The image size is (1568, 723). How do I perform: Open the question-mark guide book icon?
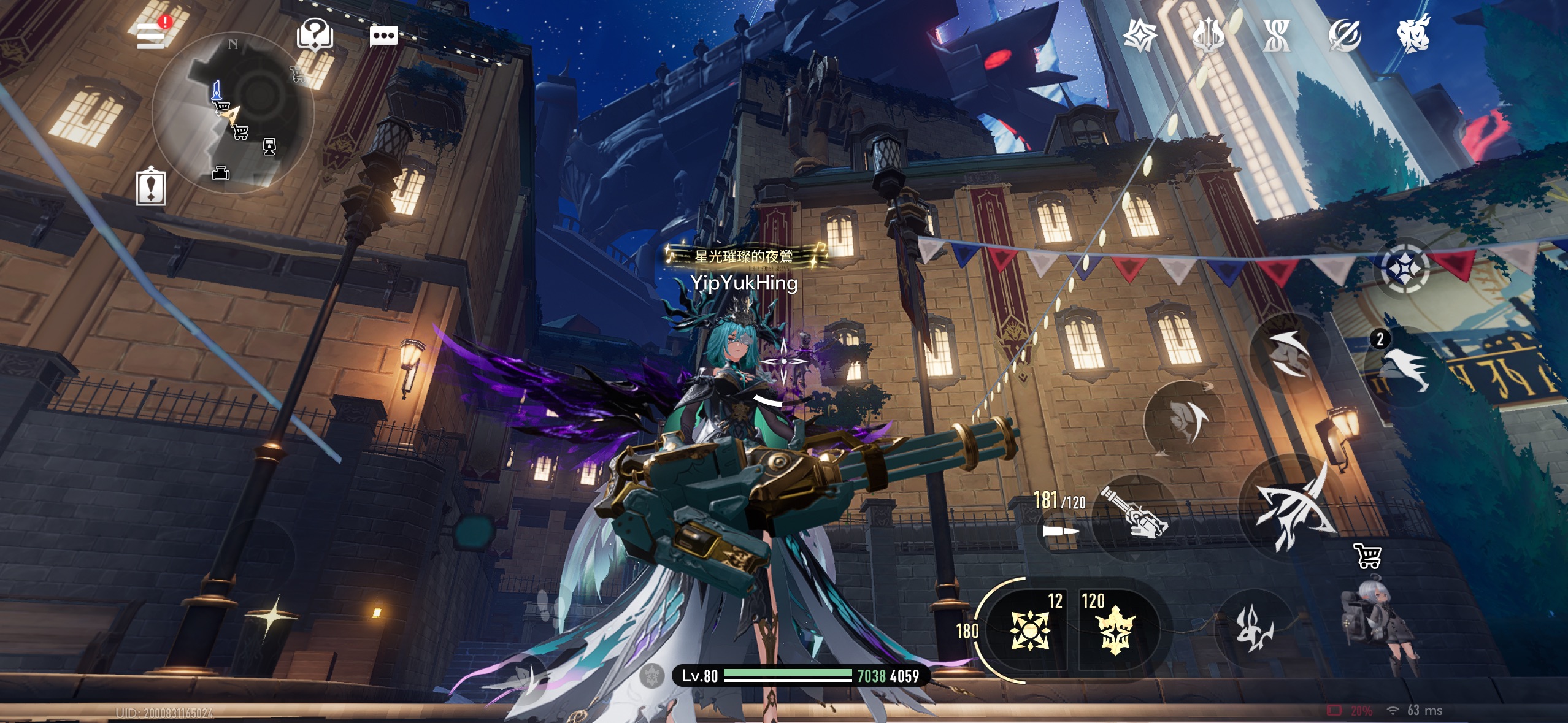click(315, 34)
